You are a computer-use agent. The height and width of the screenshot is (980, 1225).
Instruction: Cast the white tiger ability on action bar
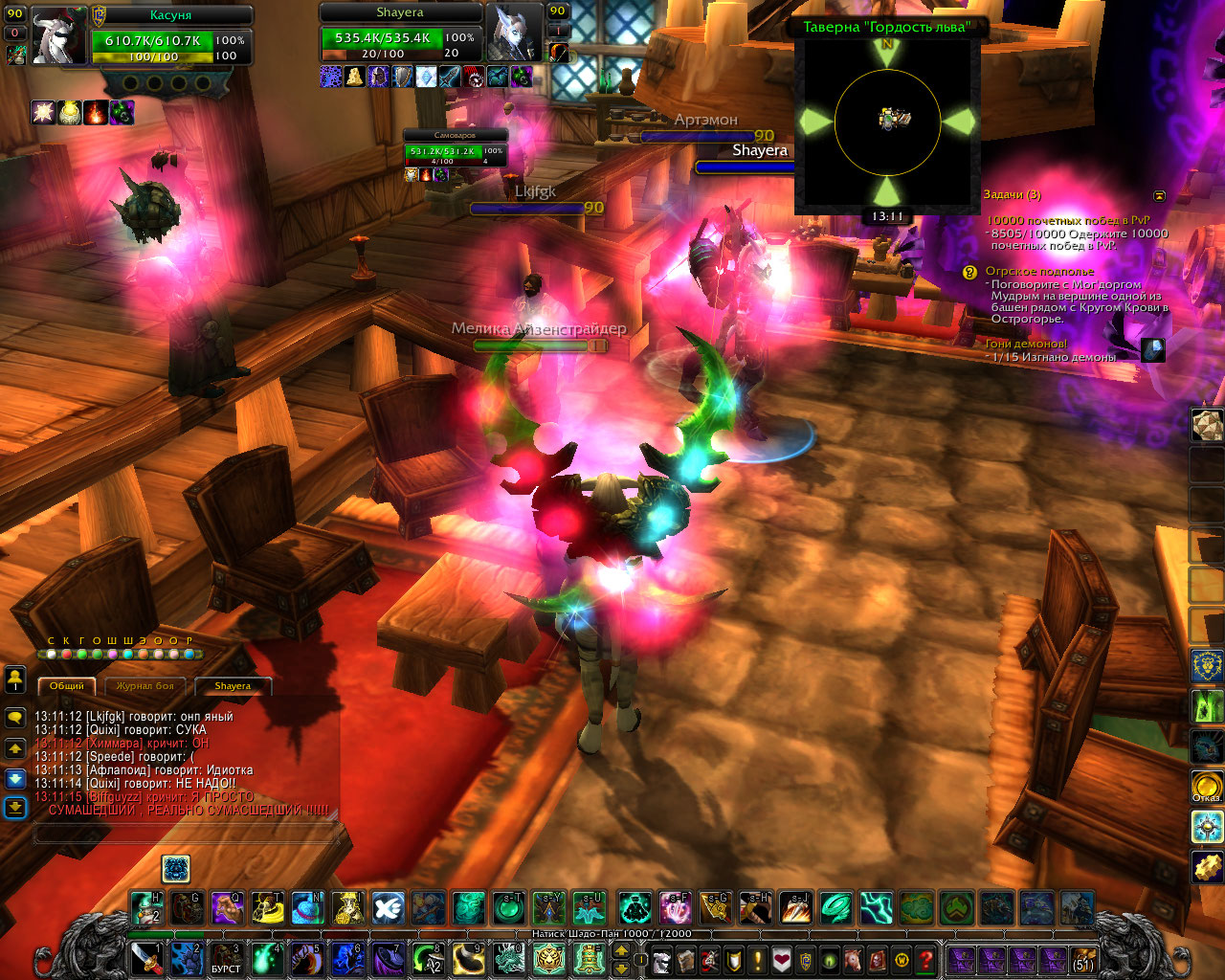[549, 958]
